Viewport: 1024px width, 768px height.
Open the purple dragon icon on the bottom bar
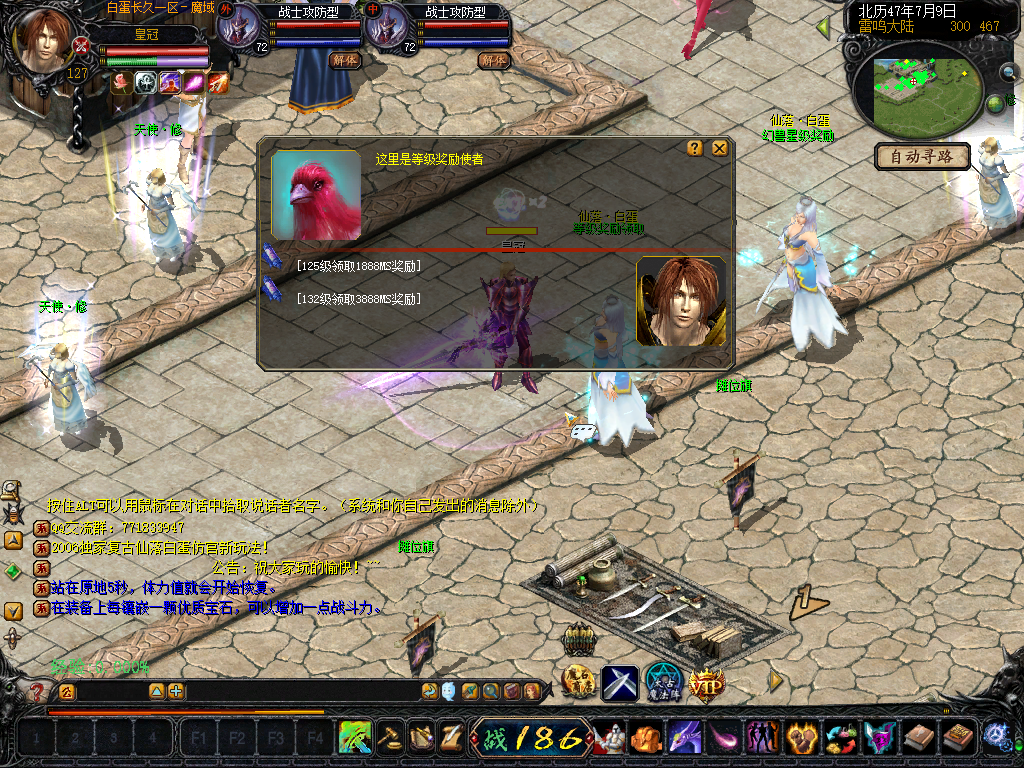pos(684,739)
